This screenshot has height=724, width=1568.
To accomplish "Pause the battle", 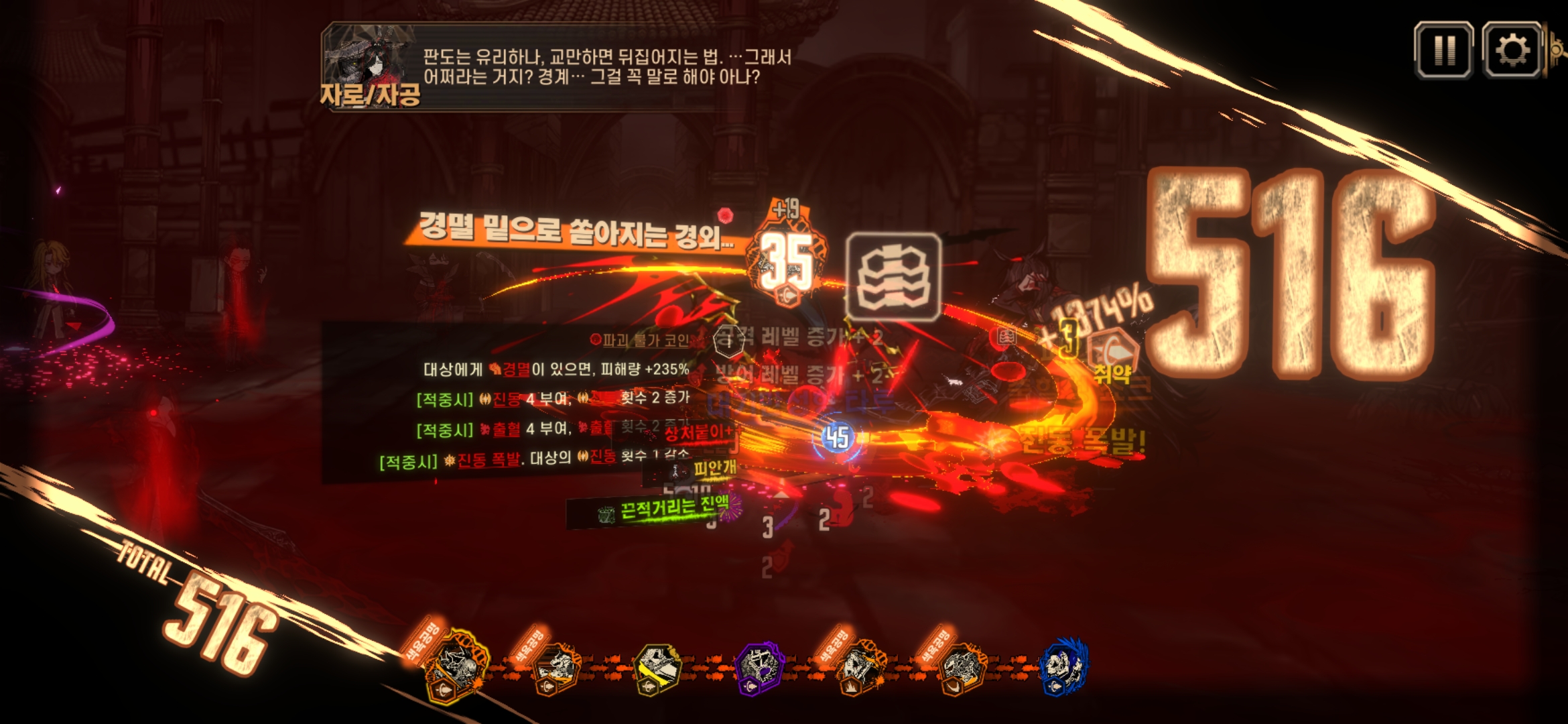I will pyautogui.click(x=1443, y=50).
